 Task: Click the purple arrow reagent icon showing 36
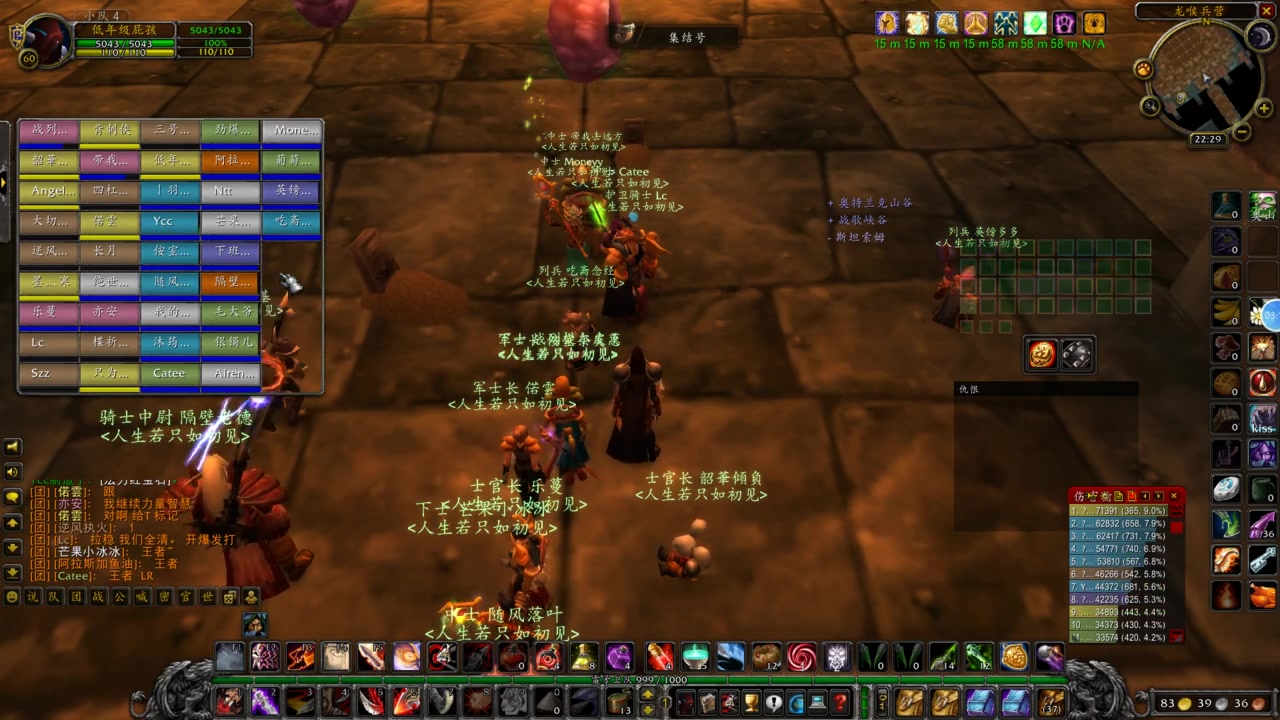point(1263,524)
